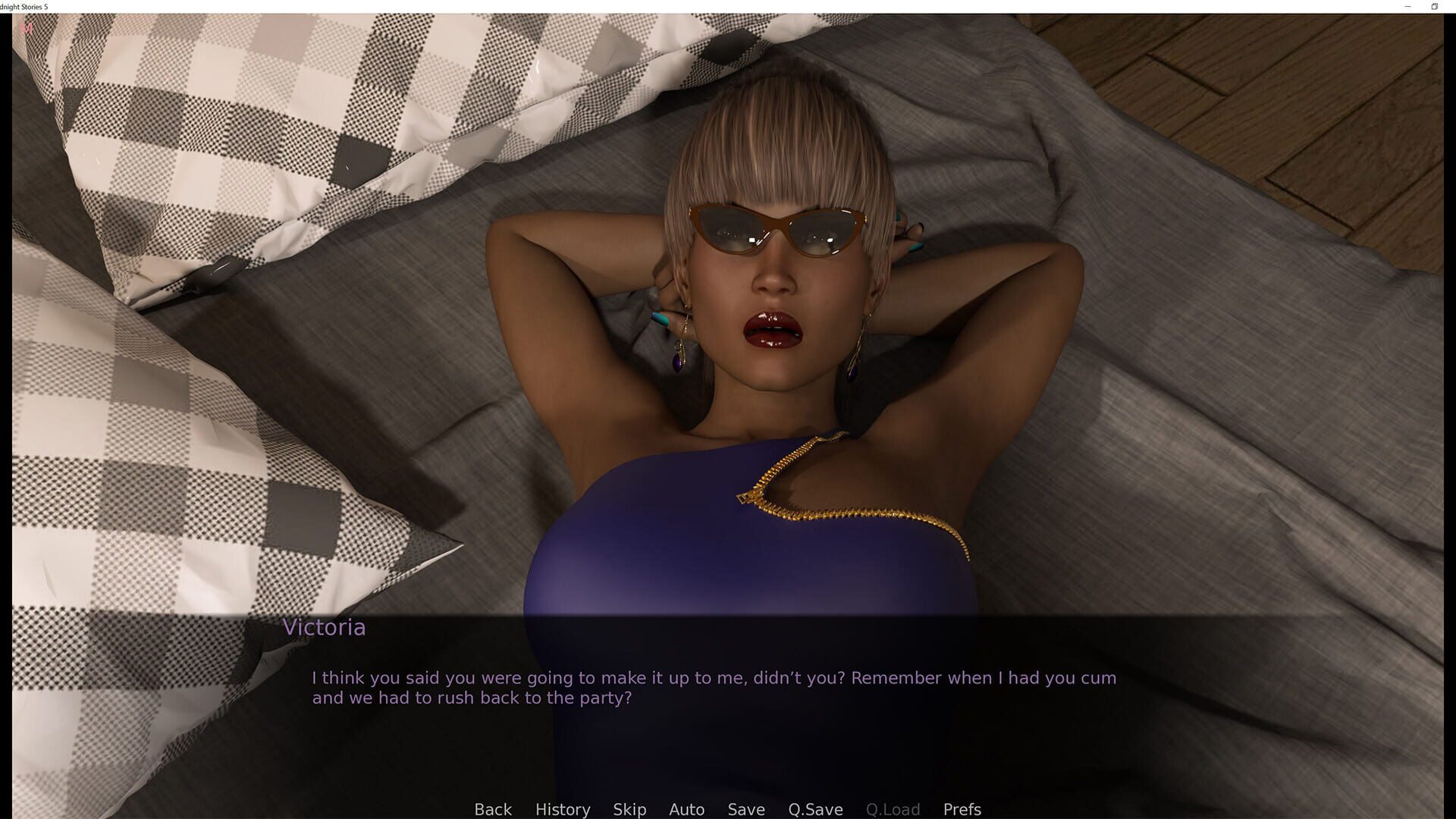
Task: Click Skip to fast-forward seen text
Action: (629, 809)
